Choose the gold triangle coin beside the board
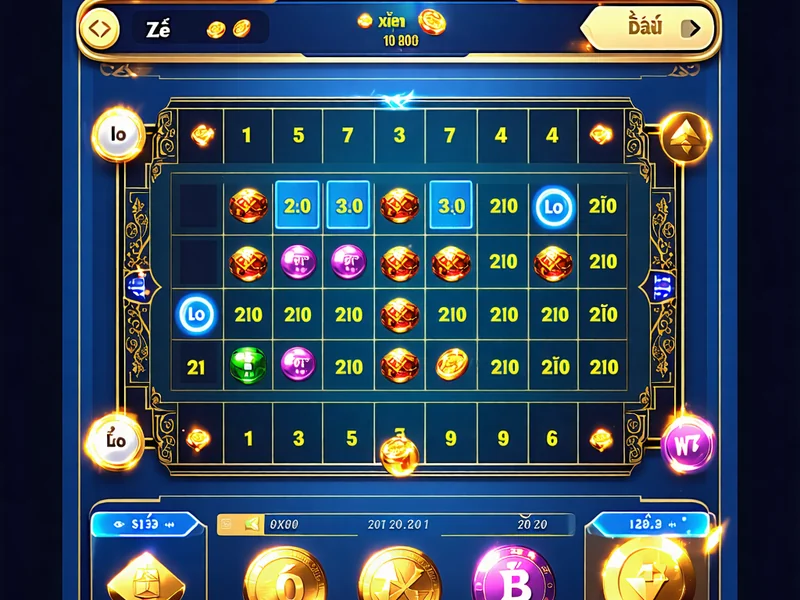Viewport: 800px width, 600px height. [686, 136]
